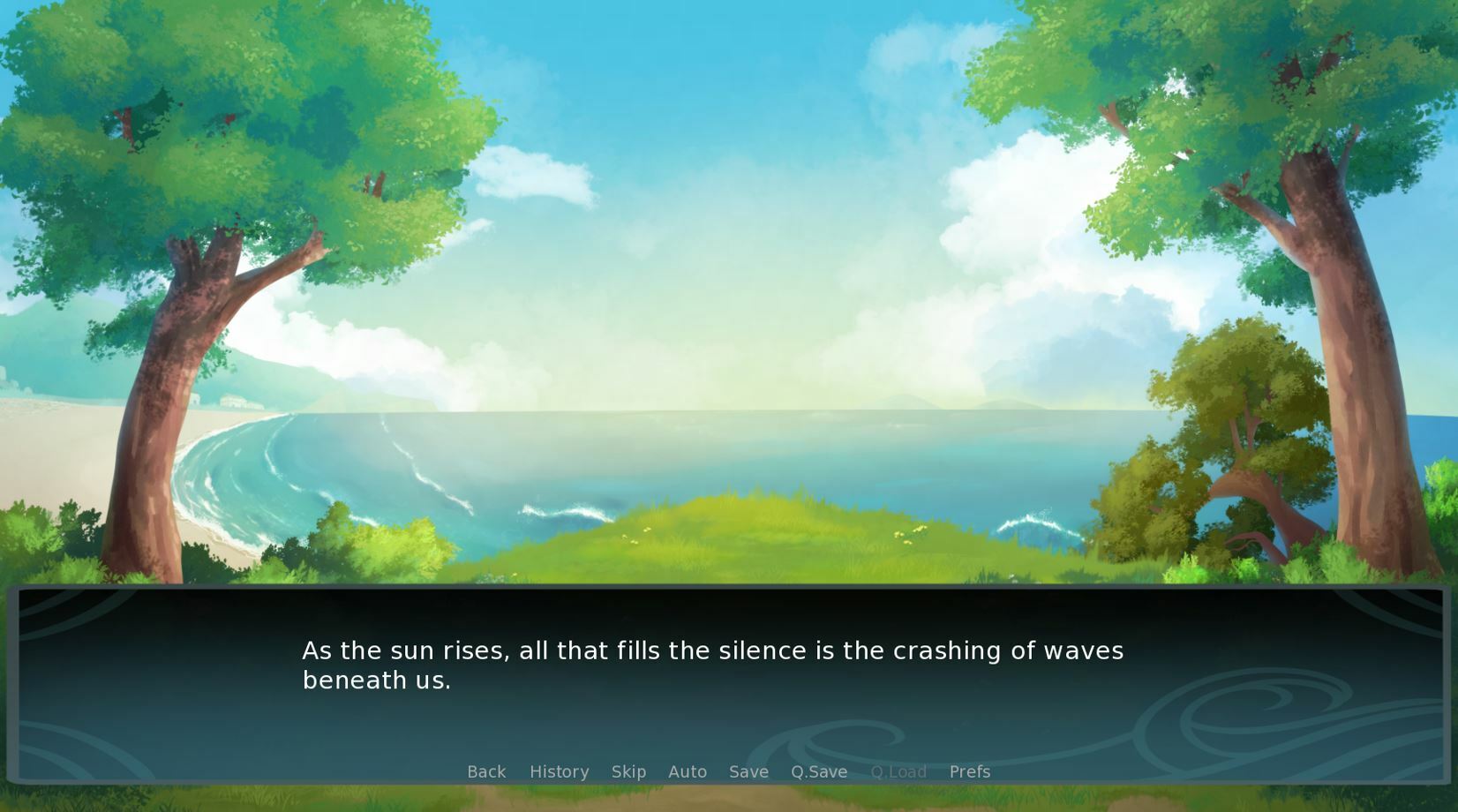The image size is (1458, 812).
Task: Enable Auto-forward reading mode
Action: (x=688, y=771)
